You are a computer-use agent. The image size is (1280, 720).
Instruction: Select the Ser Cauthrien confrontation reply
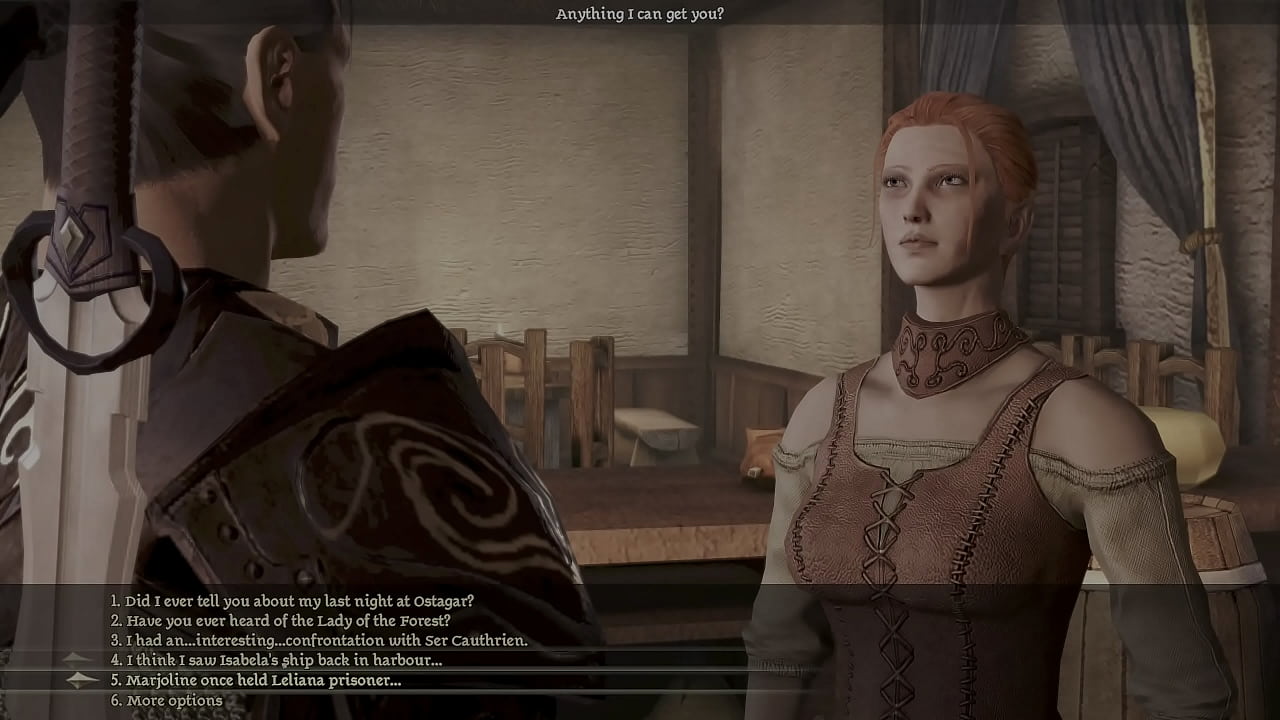326,641
